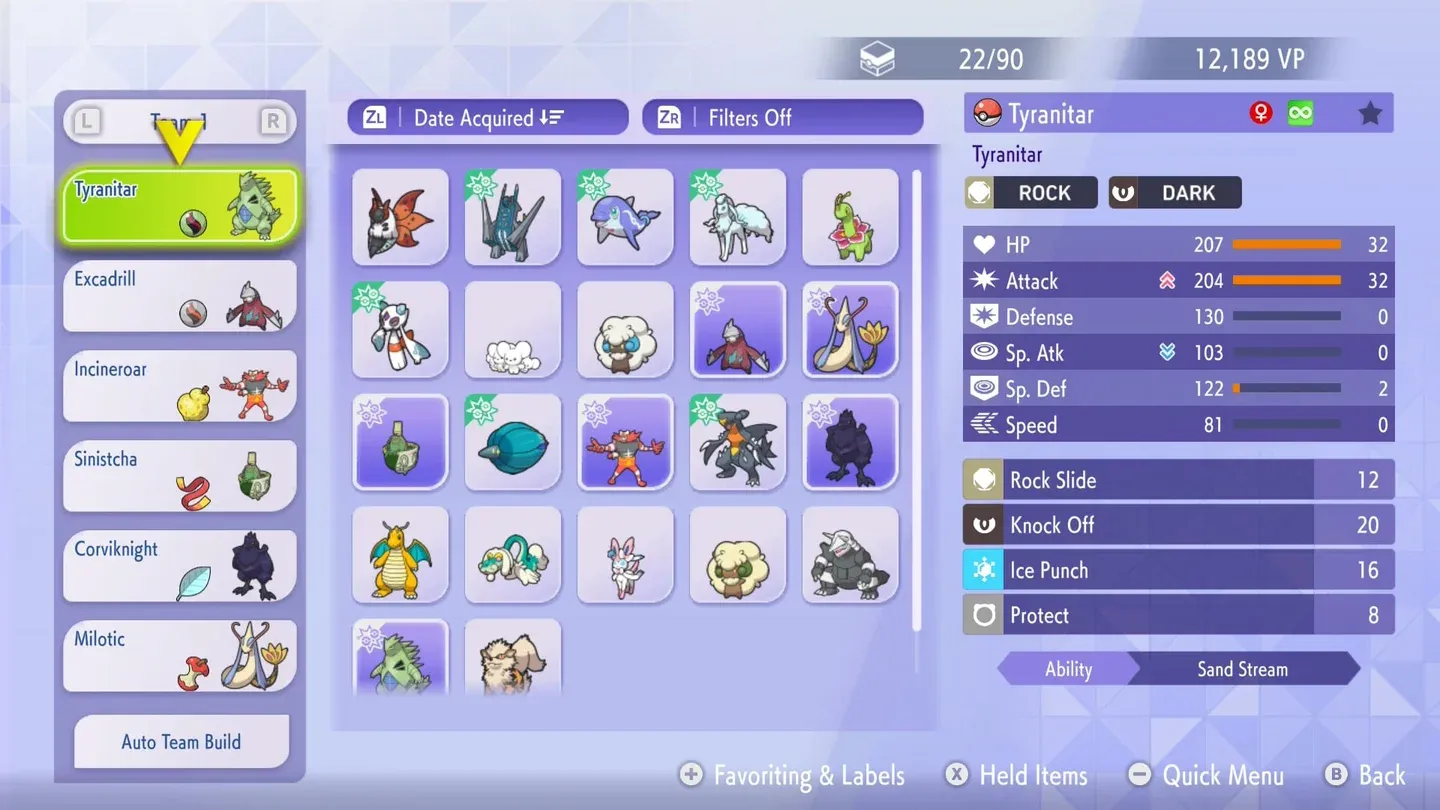Click the Dark type icon on Knock Off

[982, 525]
